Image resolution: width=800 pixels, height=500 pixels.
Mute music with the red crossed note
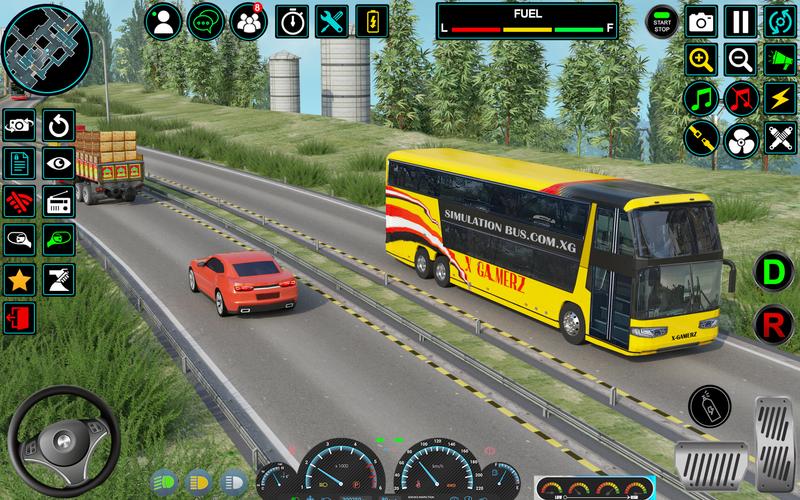pos(740,98)
